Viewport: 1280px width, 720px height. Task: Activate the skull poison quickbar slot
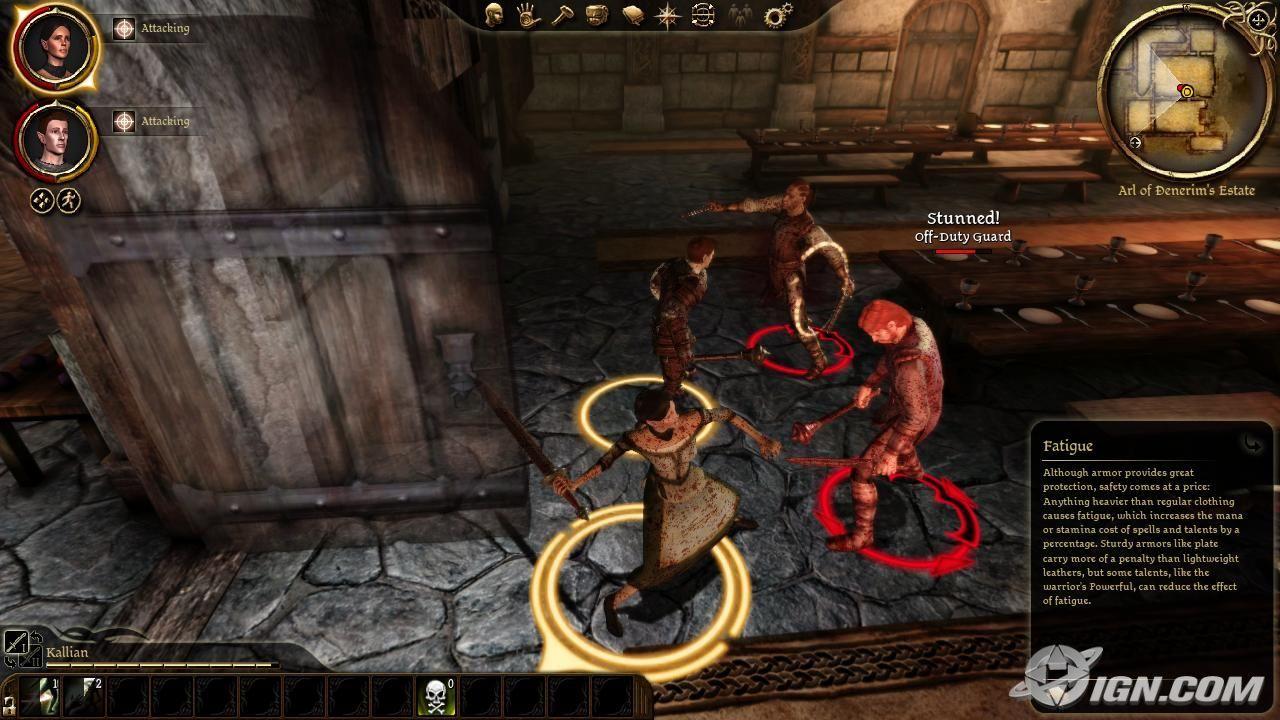tap(437, 696)
